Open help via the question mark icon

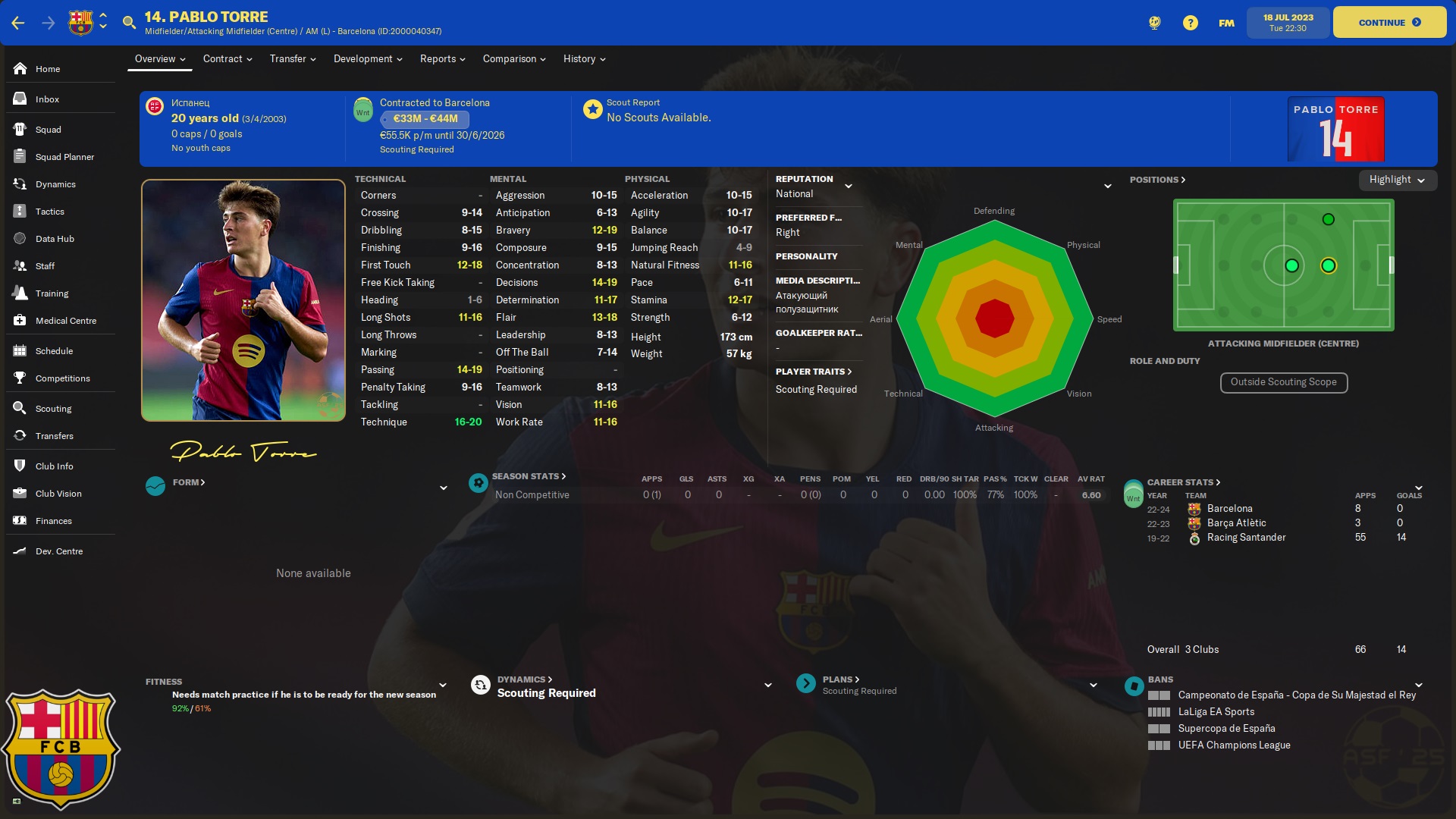coord(1190,22)
